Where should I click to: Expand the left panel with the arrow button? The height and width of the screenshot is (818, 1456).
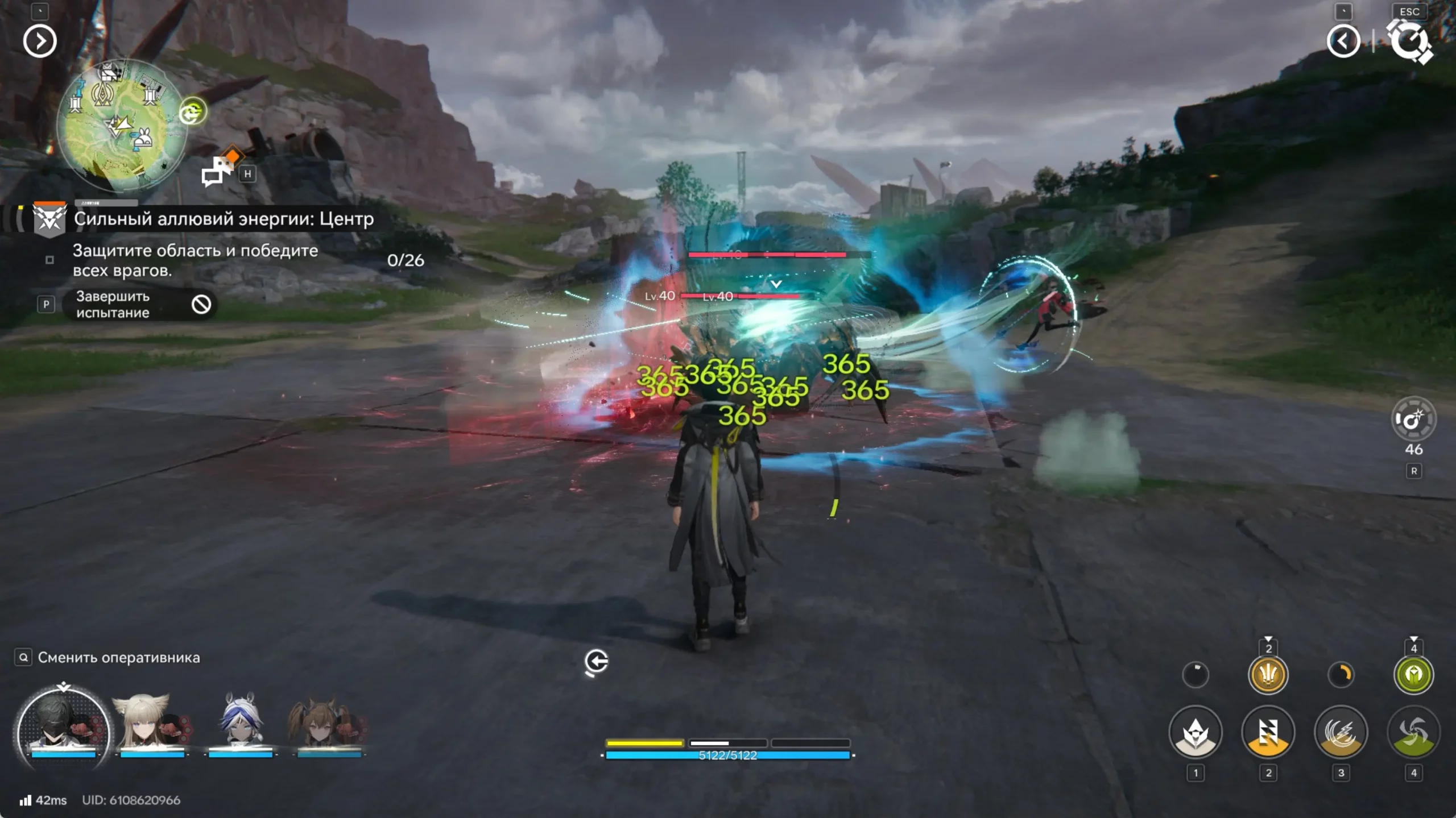tap(40, 41)
